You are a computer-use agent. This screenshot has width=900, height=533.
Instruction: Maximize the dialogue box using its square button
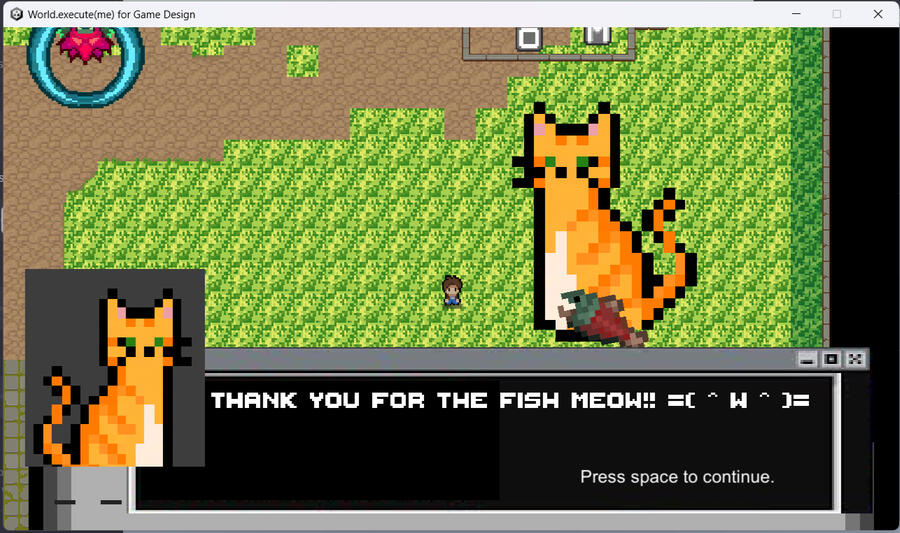831,359
